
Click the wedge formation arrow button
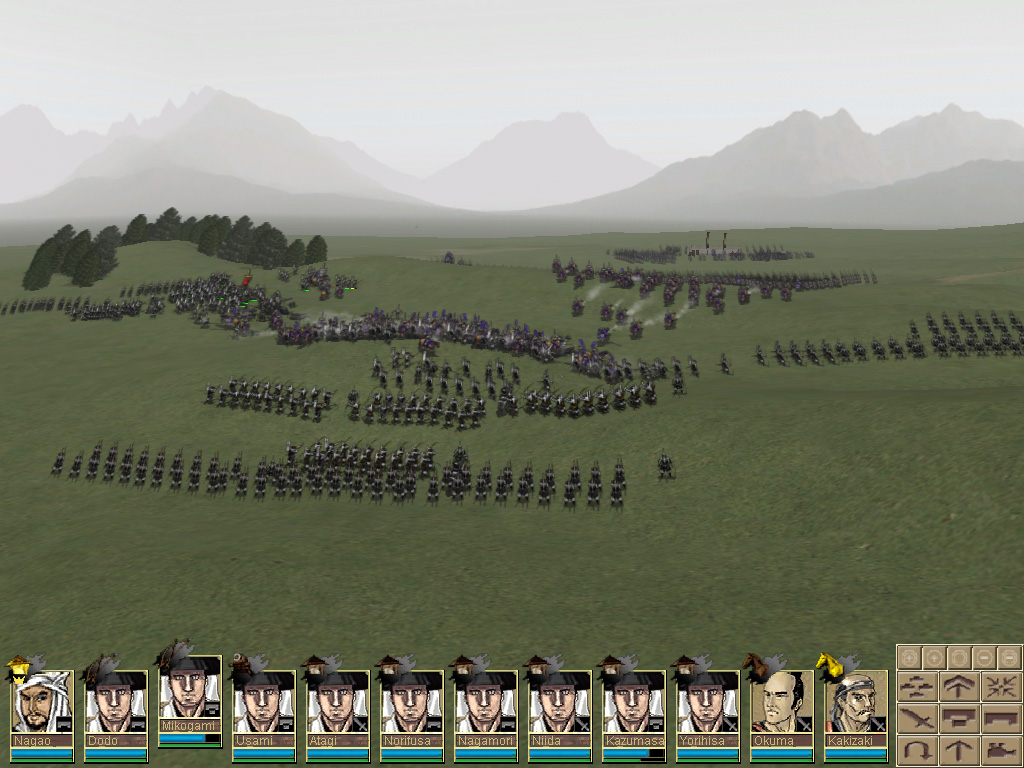(959, 687)
